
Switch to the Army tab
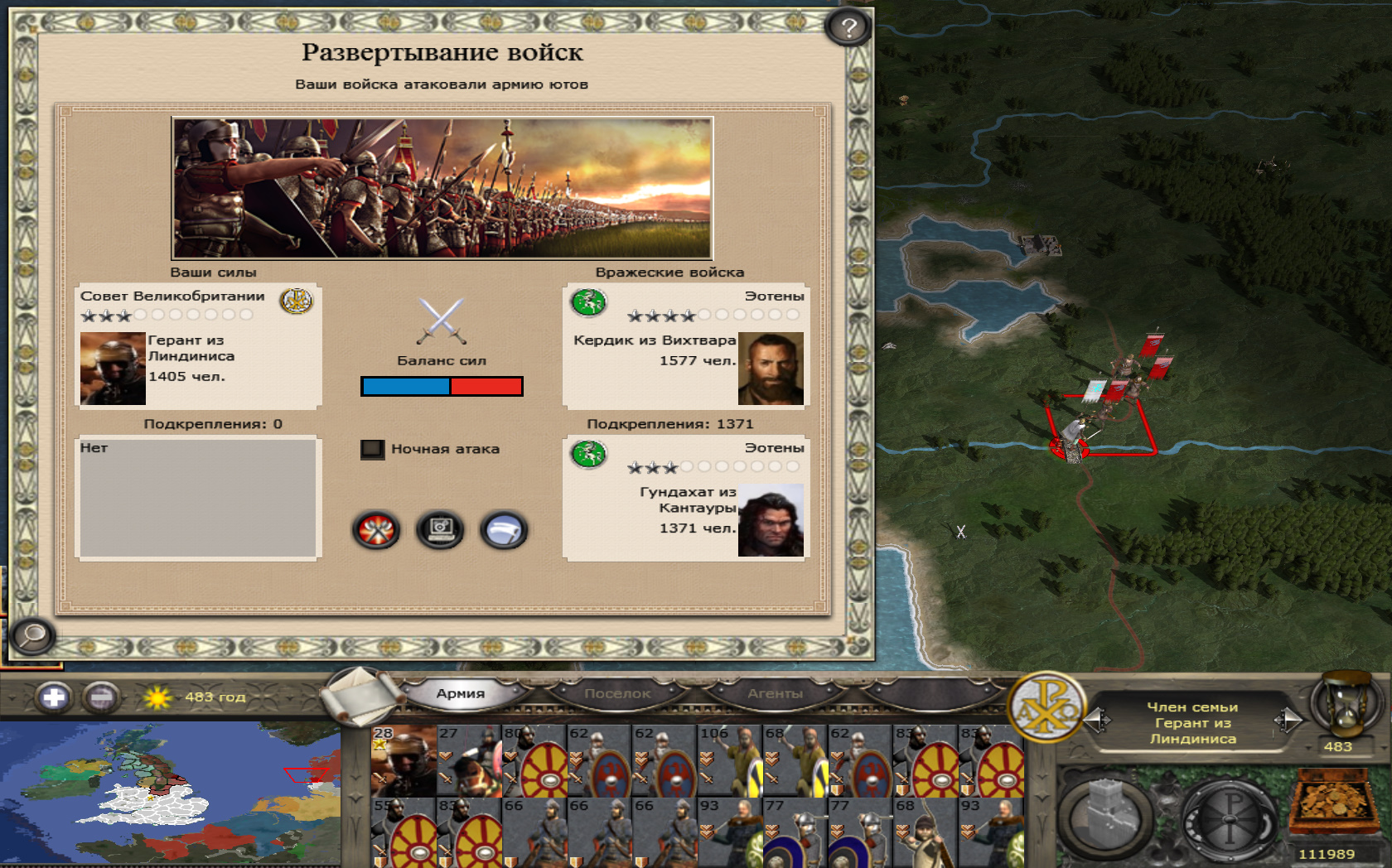point(461,693)
